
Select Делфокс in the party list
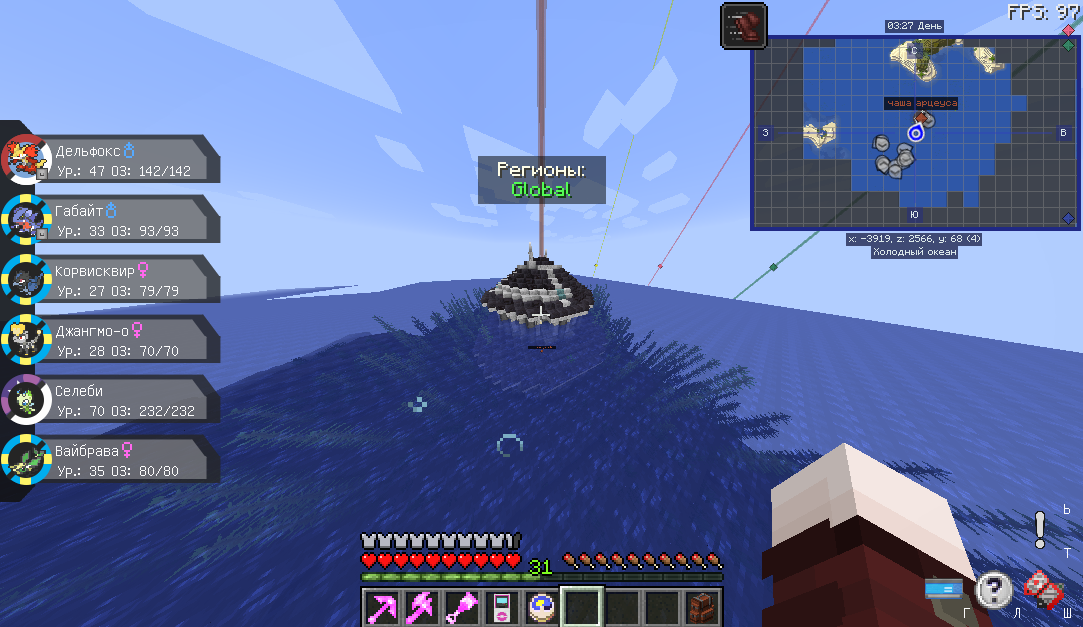tap(110, 160)
